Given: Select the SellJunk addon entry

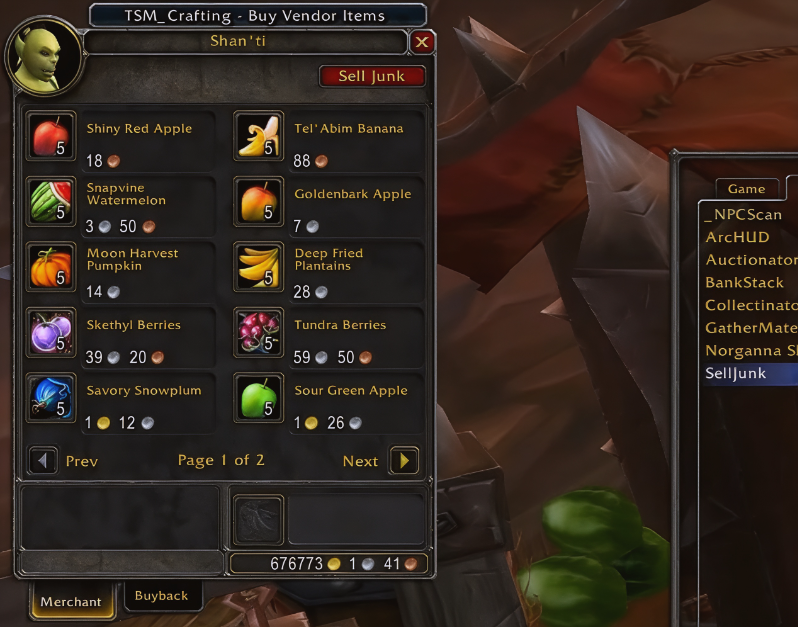Looking at the screenshot, I should pos(736,373).
